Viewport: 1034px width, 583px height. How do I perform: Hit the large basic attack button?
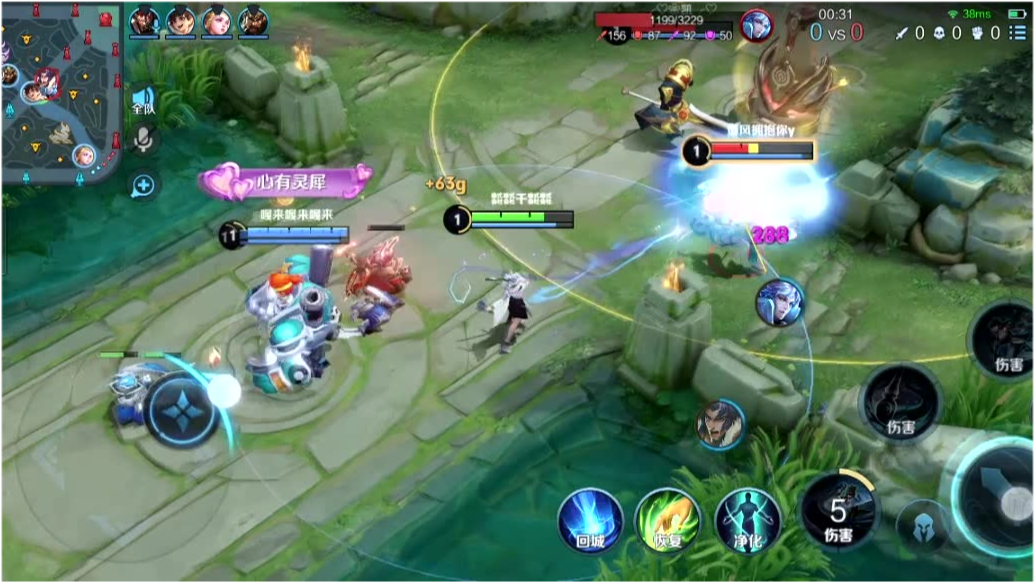click(x=993, y=498)
